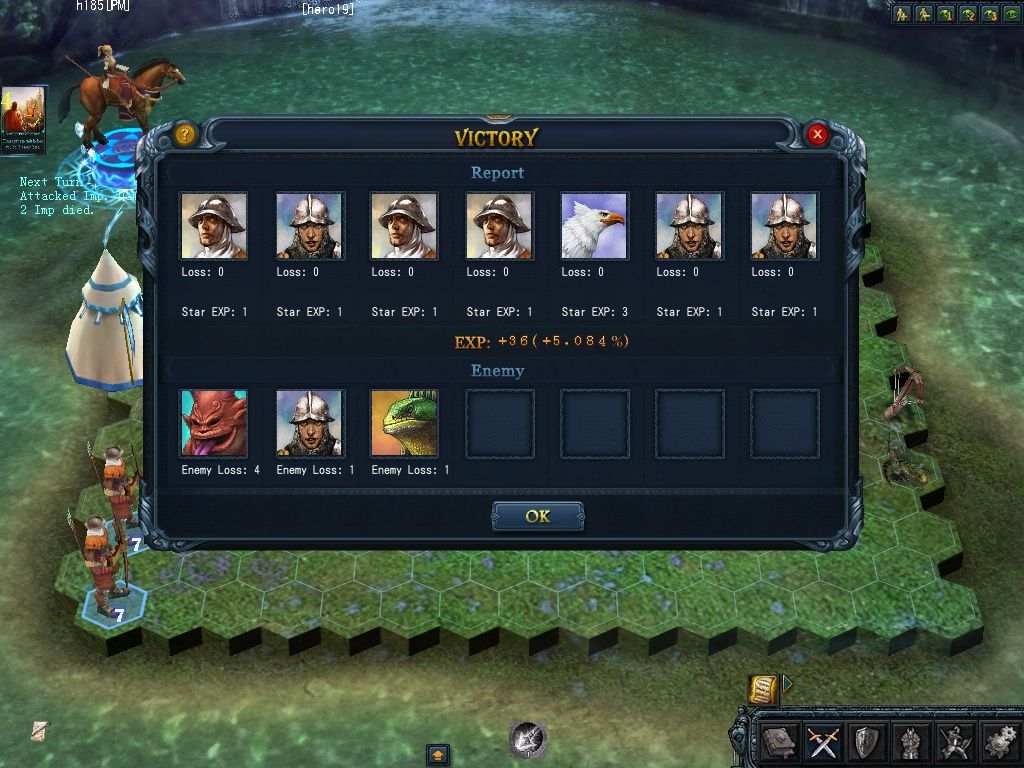Expand the arrow beside the golden scroll
Viewport: 1024px width, 768px height.
[x=787, y=684]
